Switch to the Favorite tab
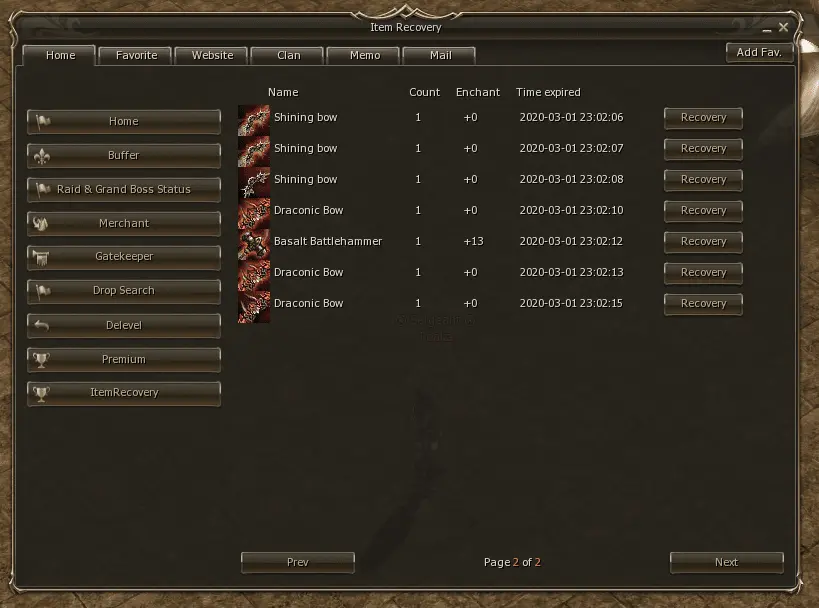Viewport: 819px width, 608px height. 136,55
